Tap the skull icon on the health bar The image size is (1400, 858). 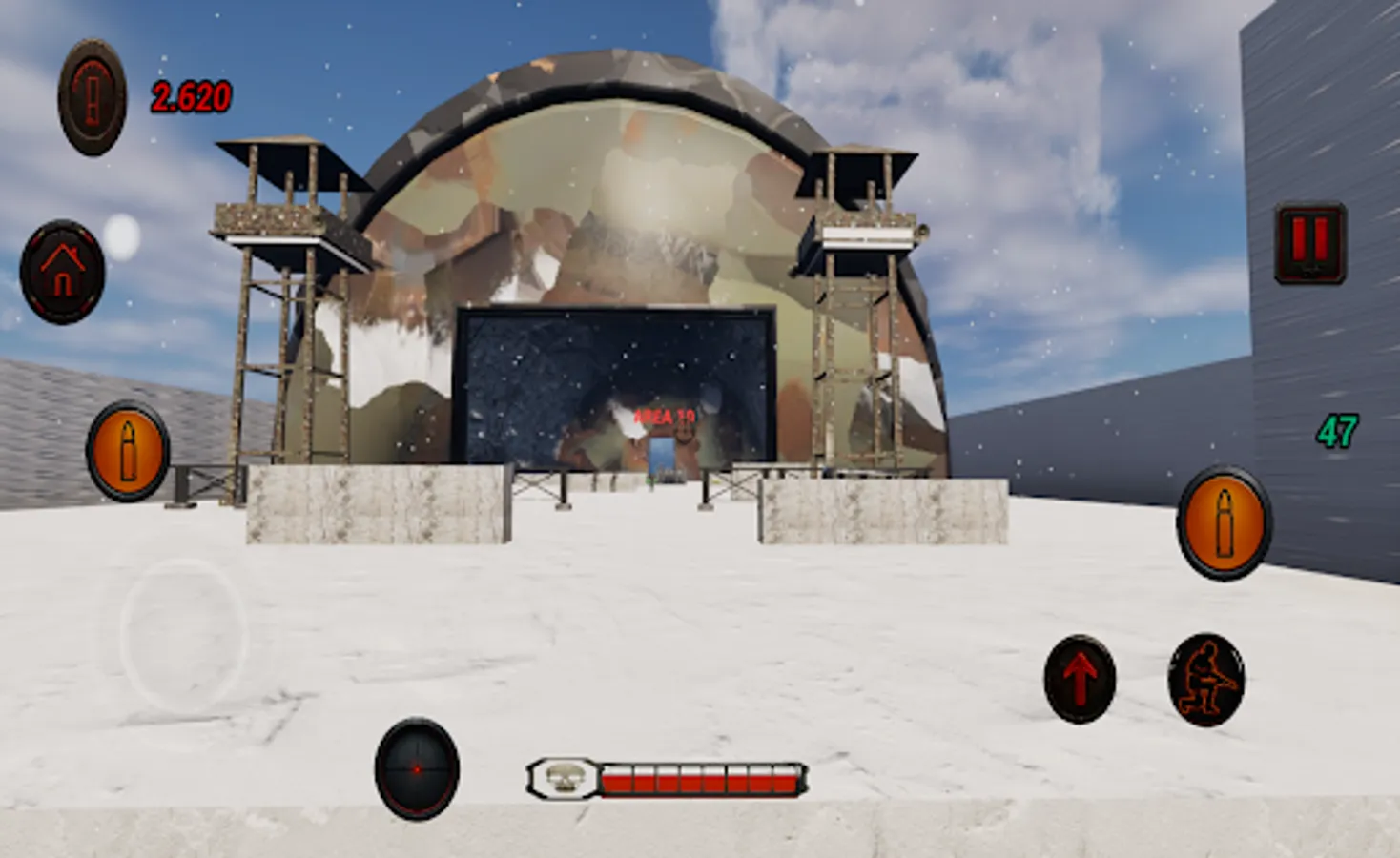click(565, 779)
